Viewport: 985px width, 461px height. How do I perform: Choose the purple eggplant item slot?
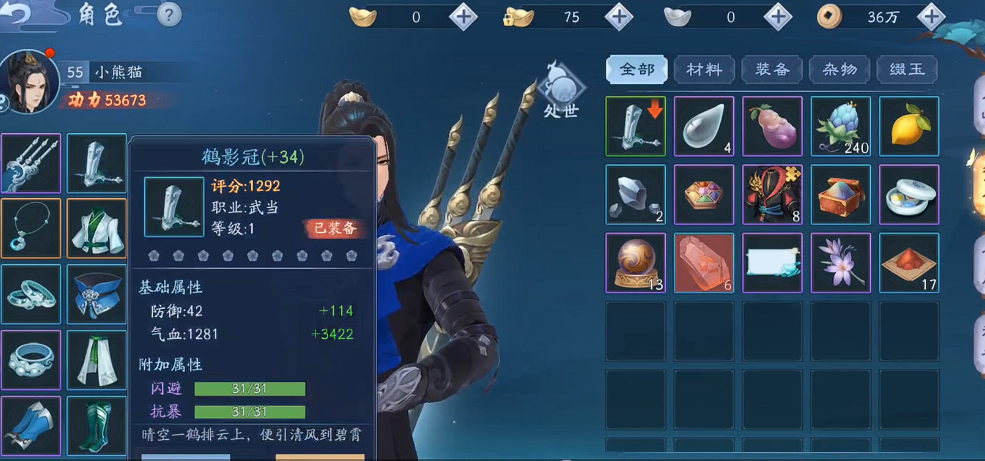[772, 126]
